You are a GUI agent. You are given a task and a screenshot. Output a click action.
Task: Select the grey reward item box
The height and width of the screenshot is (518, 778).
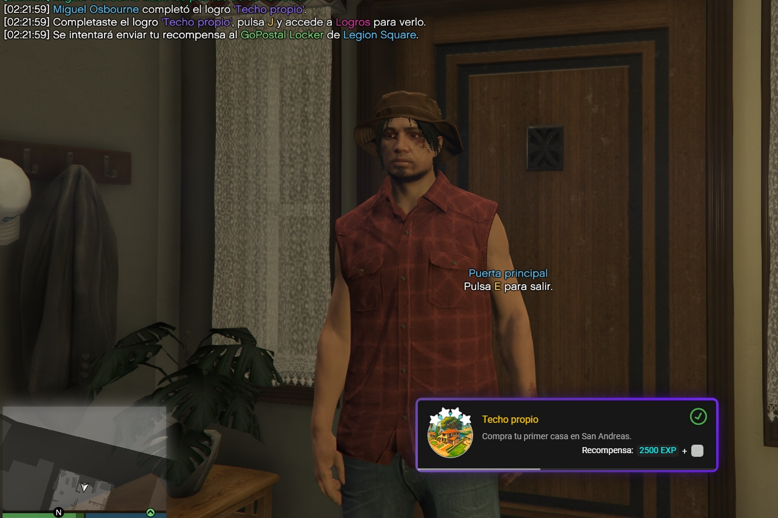(697, 451)
